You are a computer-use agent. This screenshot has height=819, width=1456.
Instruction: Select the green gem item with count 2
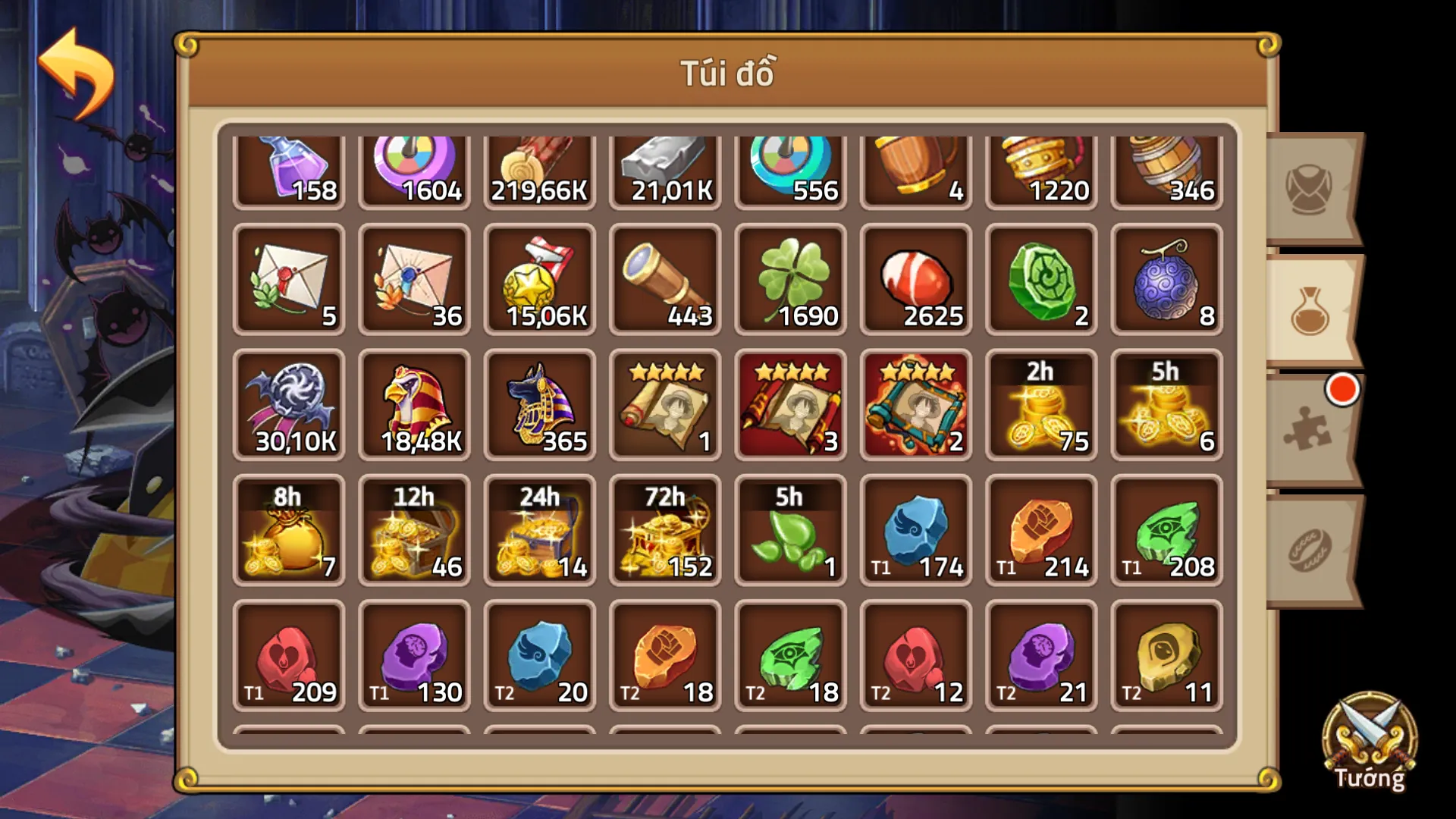coord(1040,281)
